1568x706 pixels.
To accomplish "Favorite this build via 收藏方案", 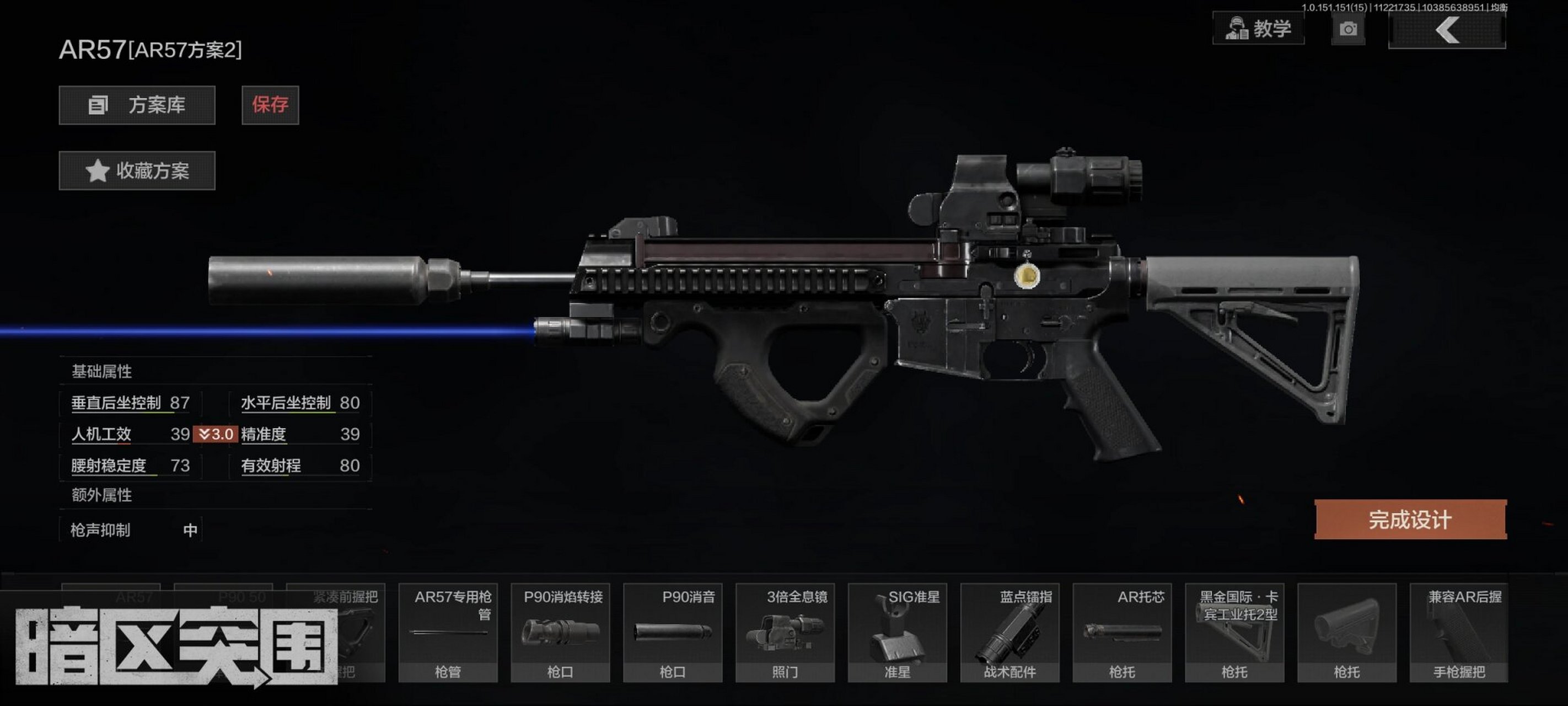I will point(137,170).
